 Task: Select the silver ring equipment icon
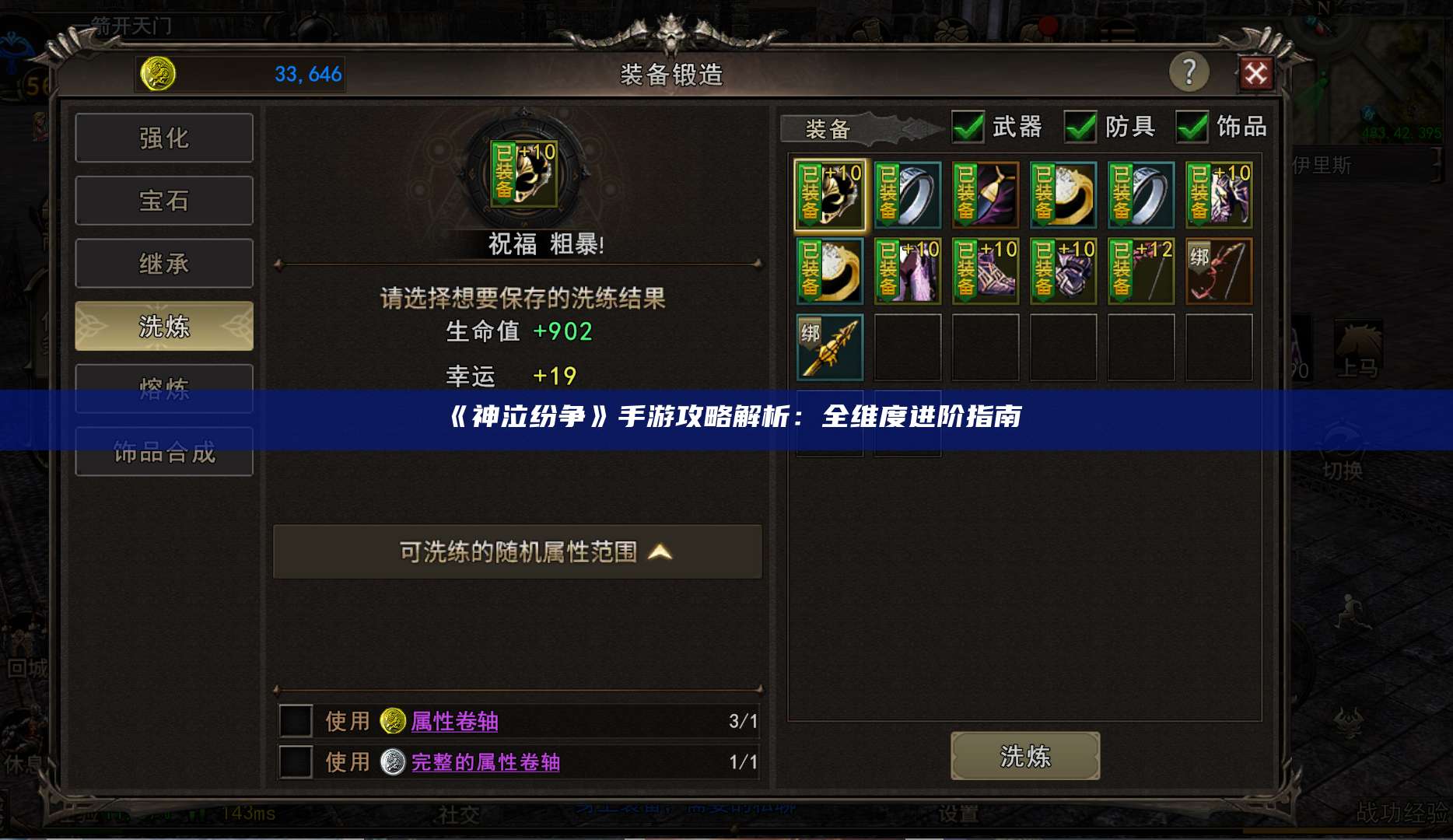907,194
